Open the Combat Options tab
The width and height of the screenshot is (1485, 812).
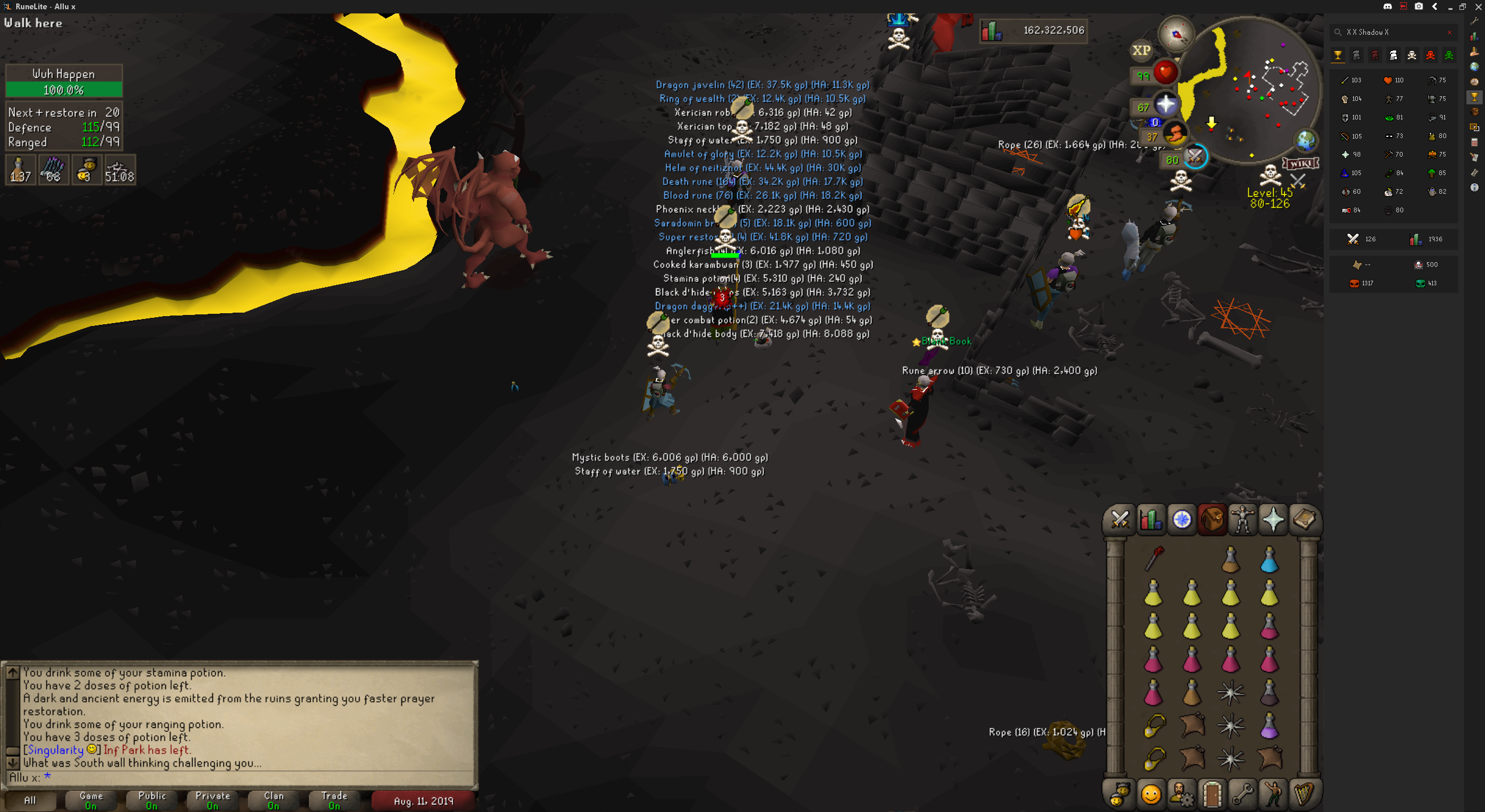(1120, 519)
